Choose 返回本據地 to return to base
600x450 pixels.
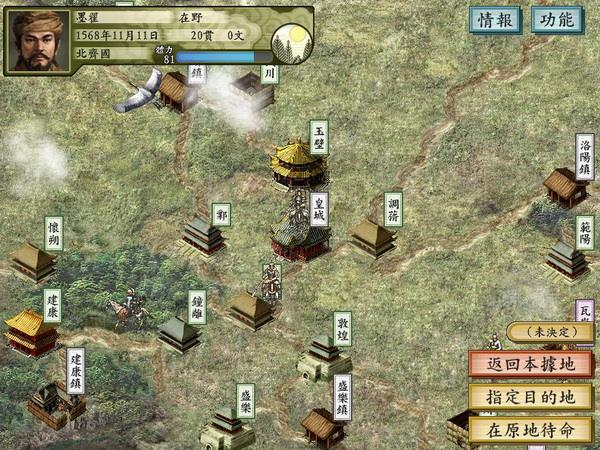pyautogui.click(x=531, y=364)
